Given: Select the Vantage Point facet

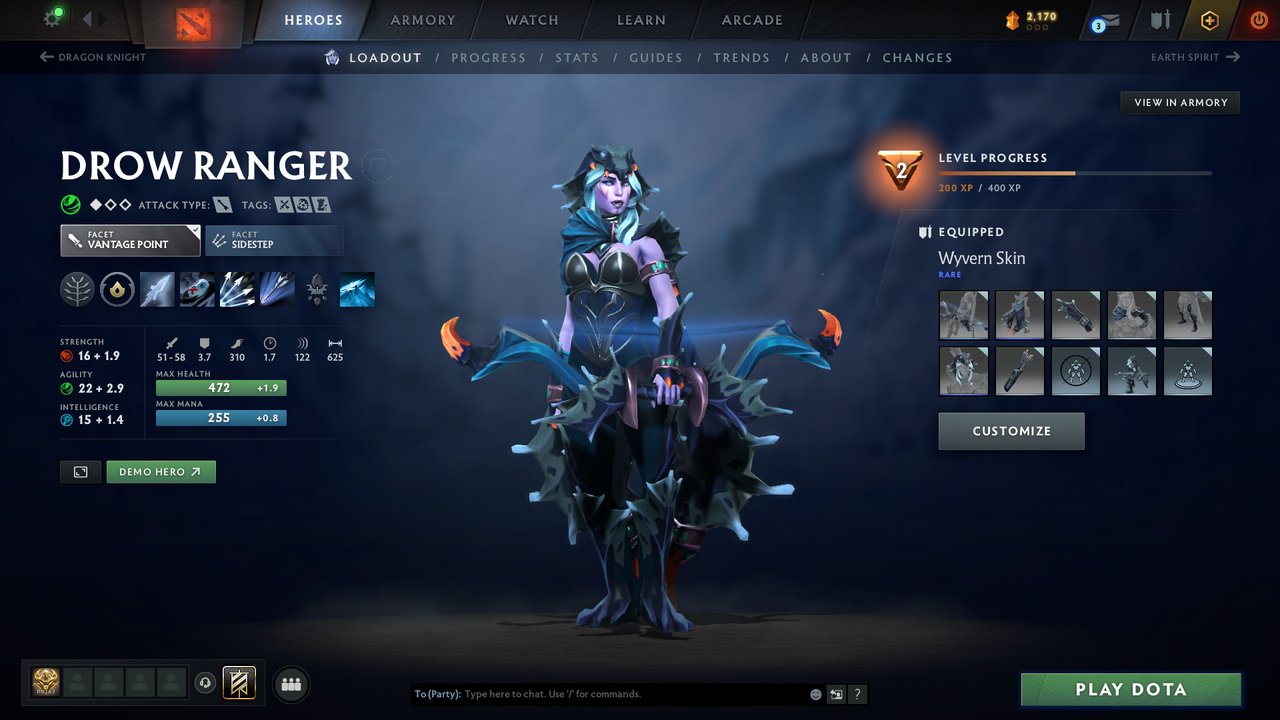Looking at the screenshot, I should click(x=130, y=240).
